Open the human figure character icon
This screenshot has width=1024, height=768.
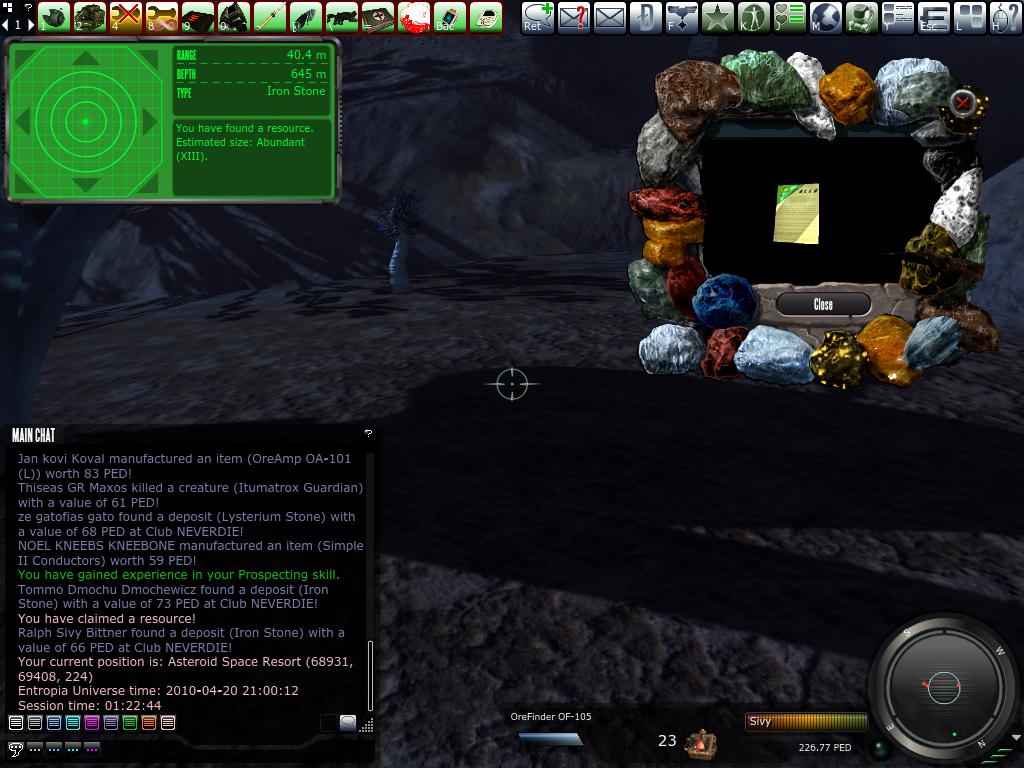pos(753,17)
